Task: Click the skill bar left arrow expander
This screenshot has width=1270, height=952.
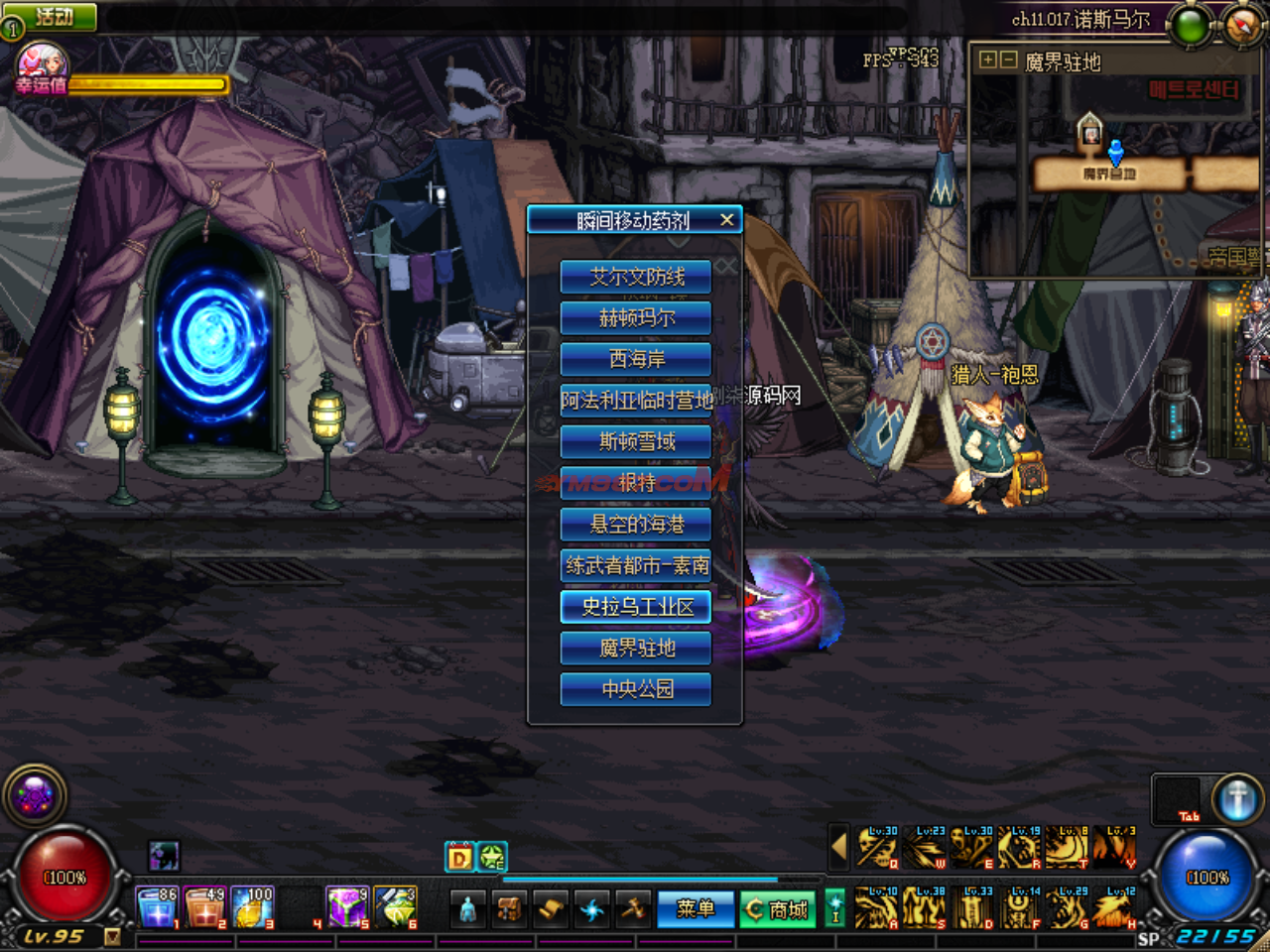Action: click(838, 848)
